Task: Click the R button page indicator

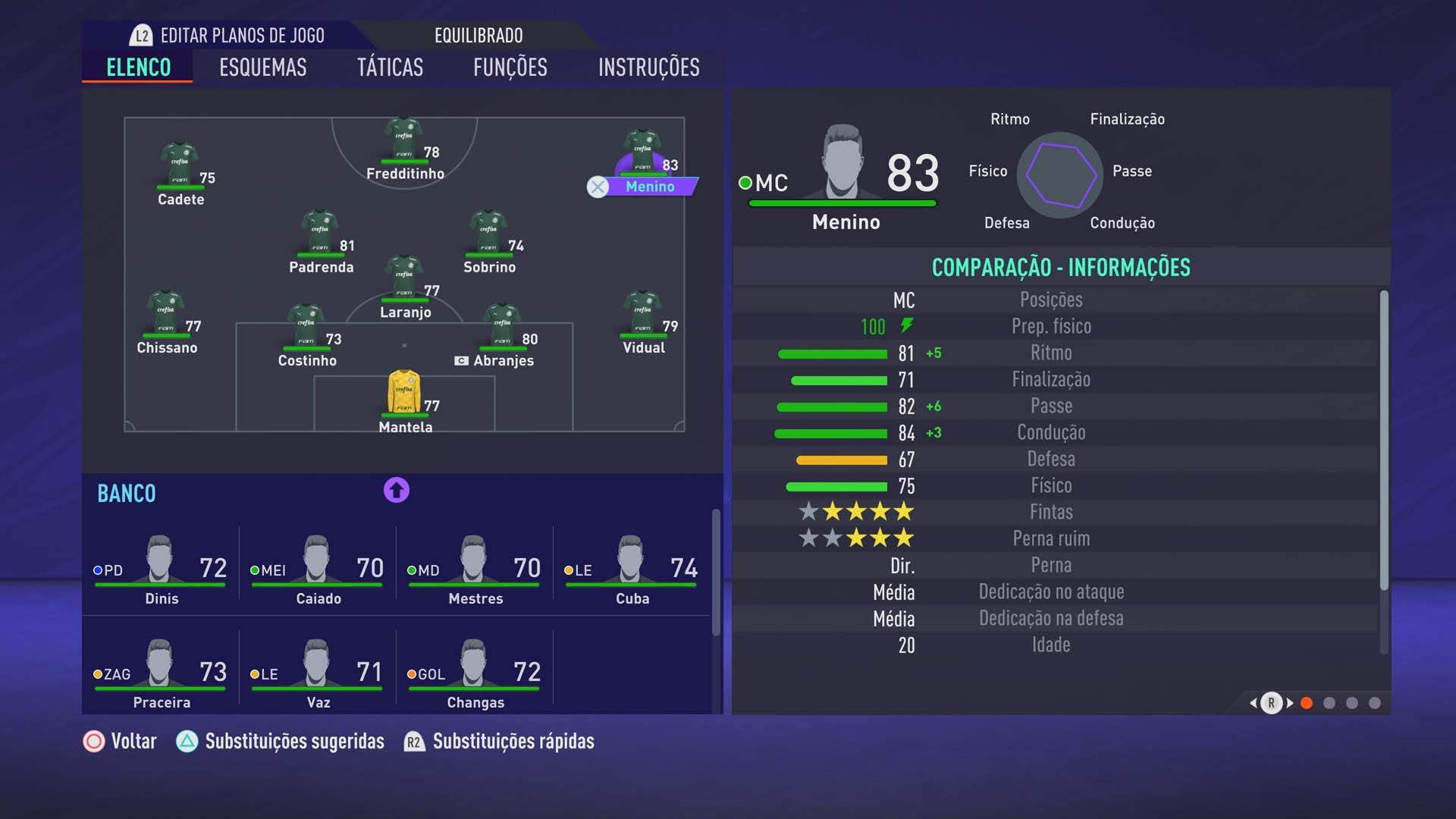Action: pos(1272,703)
